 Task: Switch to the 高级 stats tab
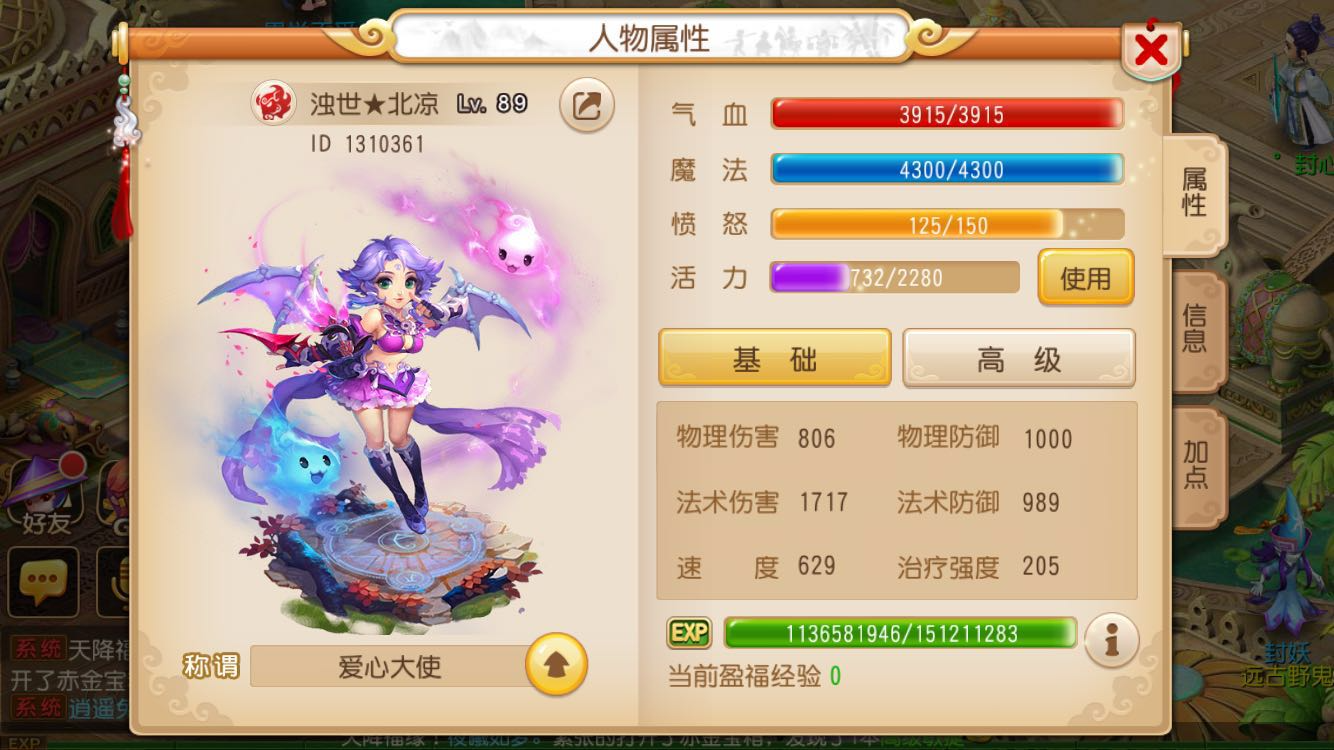[1019, 357]
